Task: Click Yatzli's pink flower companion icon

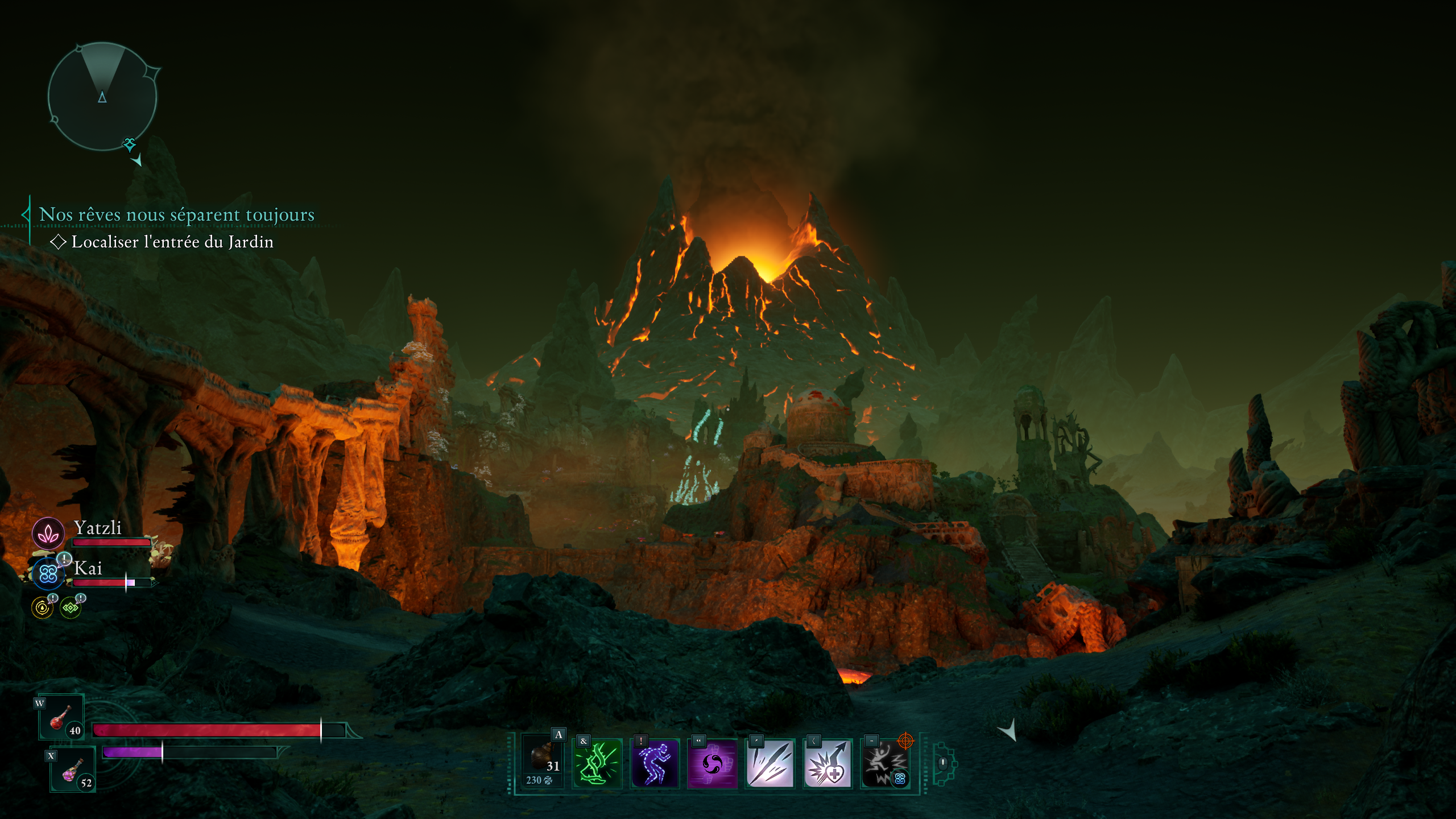Action: coord(49,533)
